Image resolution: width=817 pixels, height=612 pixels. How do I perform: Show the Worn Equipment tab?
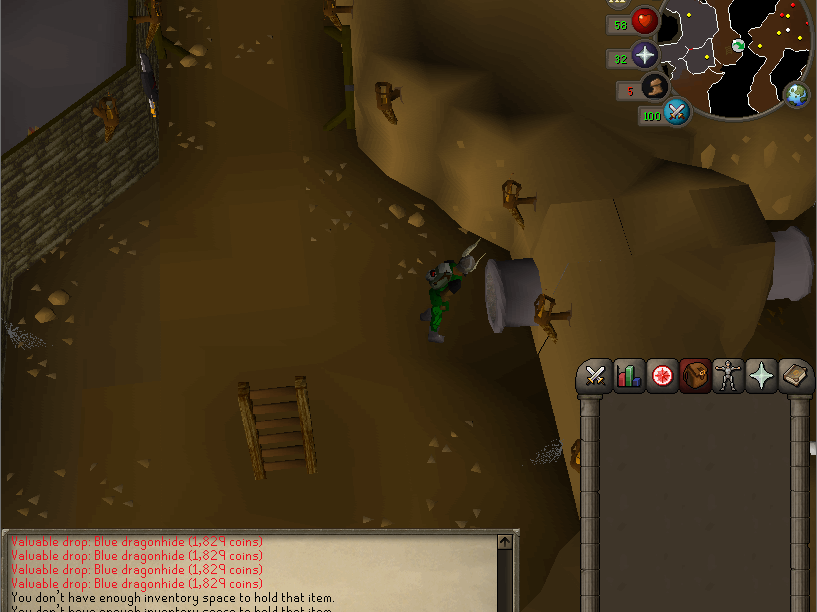click(x=728, y=376)
